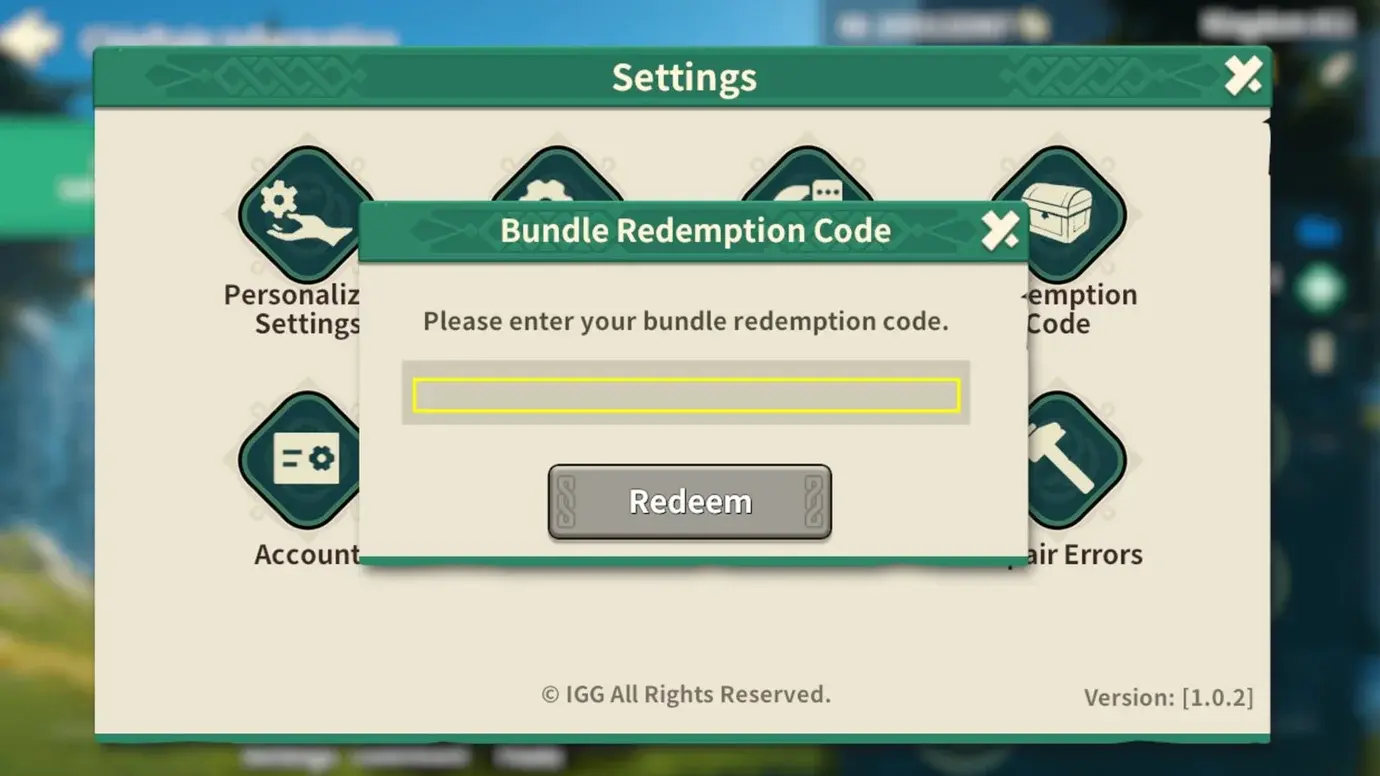The width and height of the screenshot is (1380, 776).
Task: Click the Personalization Settings label text
Action: click(293, 308)
